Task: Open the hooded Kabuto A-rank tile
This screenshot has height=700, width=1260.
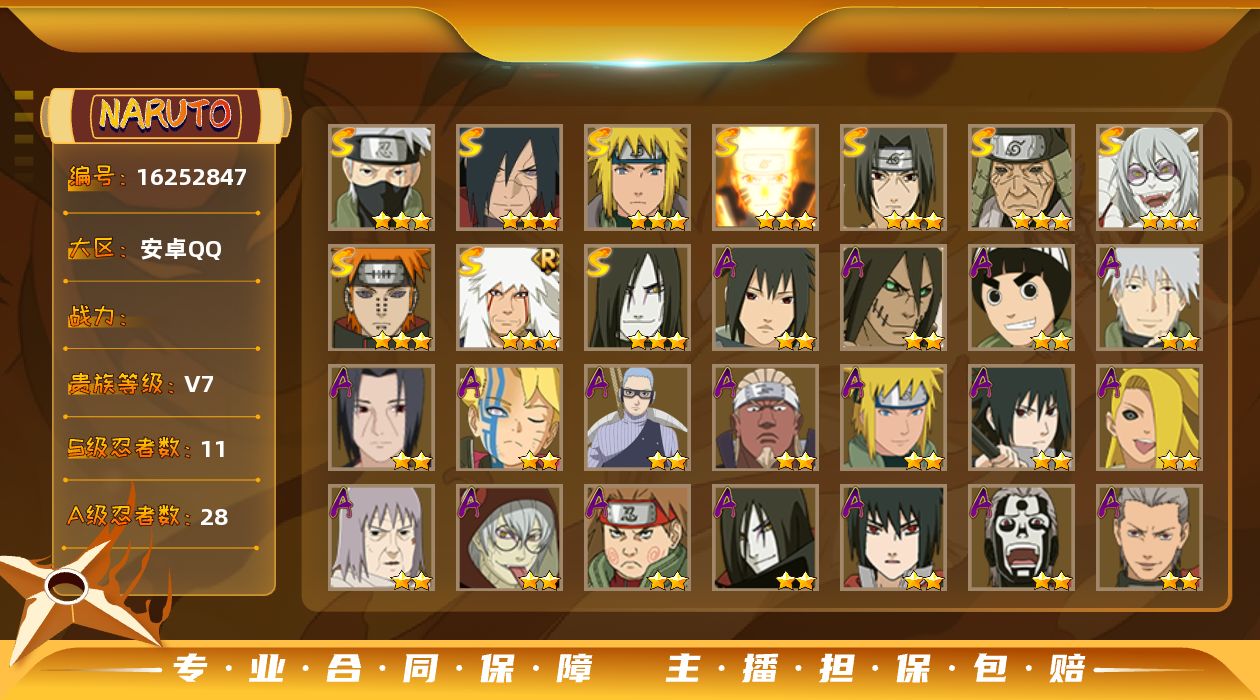Action: [510, 538]
